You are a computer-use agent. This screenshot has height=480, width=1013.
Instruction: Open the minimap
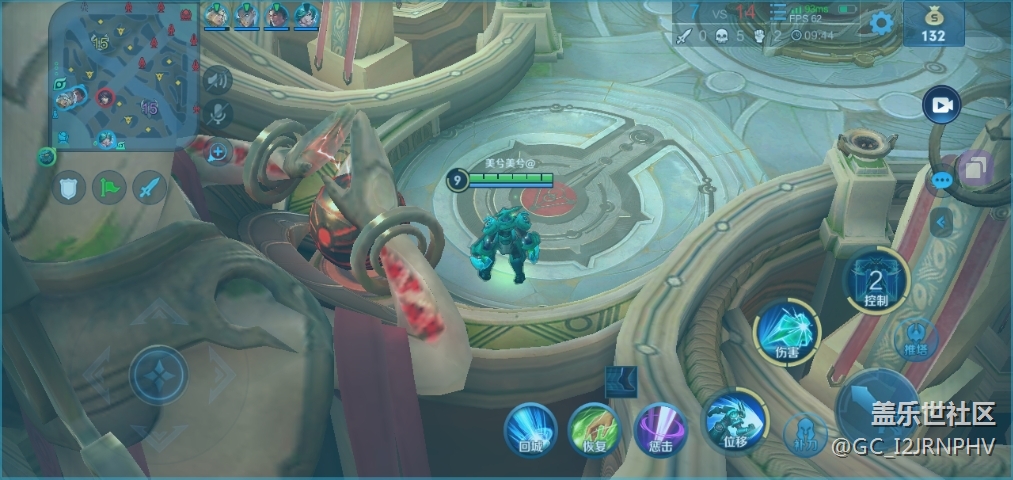point(125,75)
